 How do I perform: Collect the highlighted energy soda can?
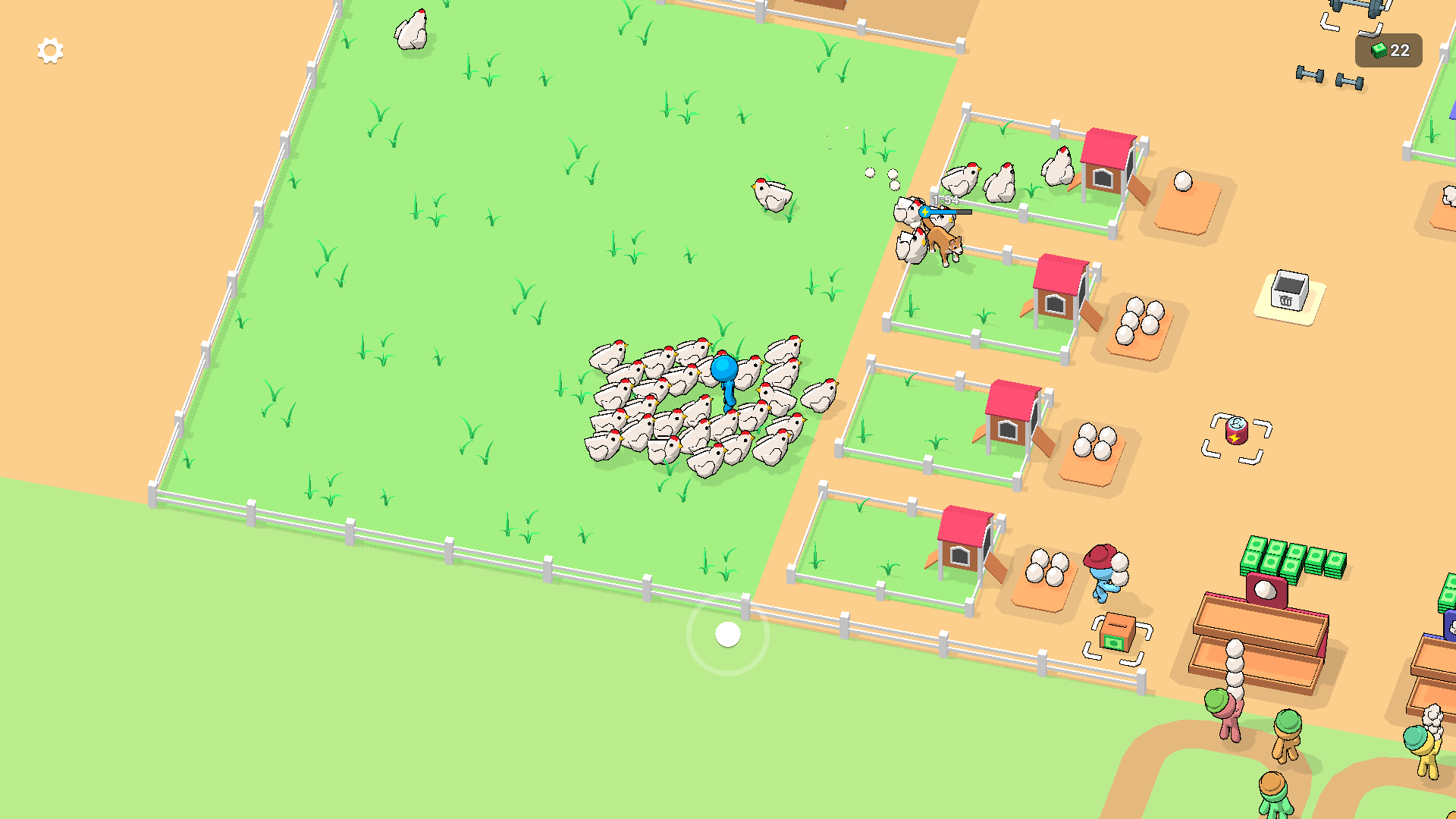point(1236,429)
